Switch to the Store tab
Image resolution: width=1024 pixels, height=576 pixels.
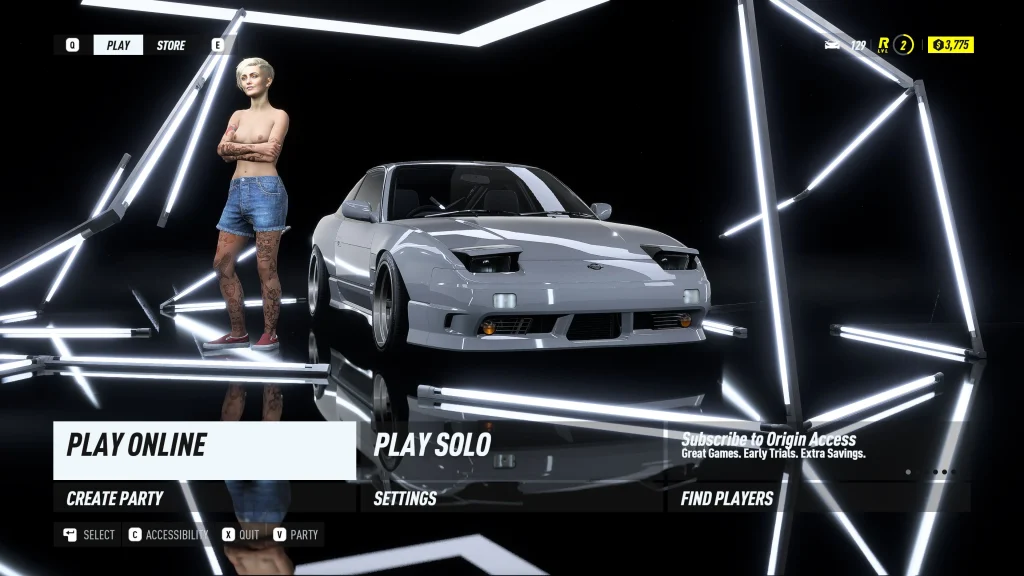(171, 45)
